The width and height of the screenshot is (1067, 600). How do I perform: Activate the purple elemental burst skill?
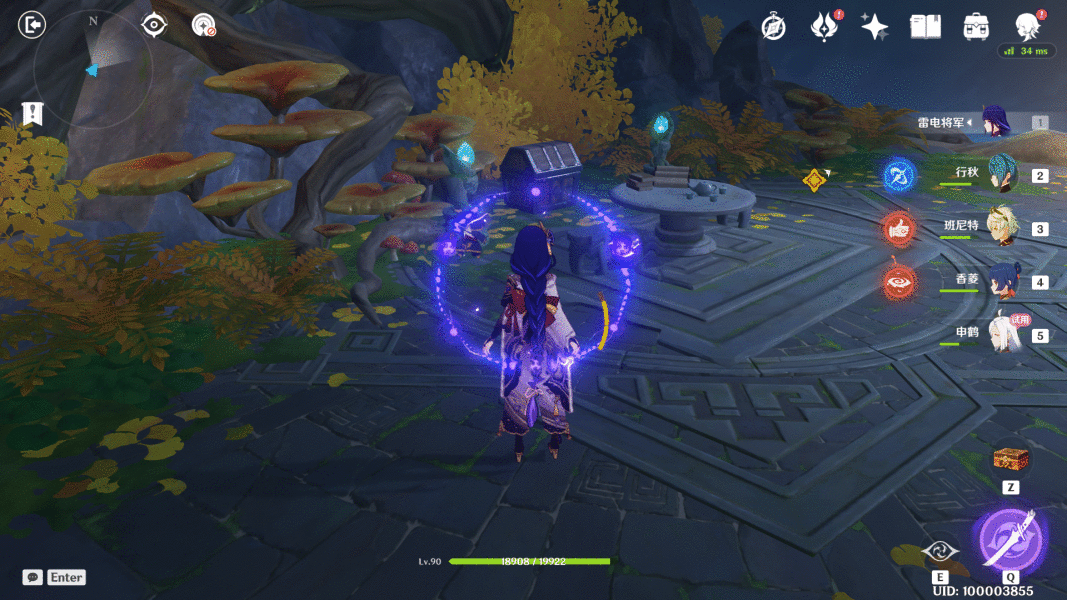[x=1011, y=539]
